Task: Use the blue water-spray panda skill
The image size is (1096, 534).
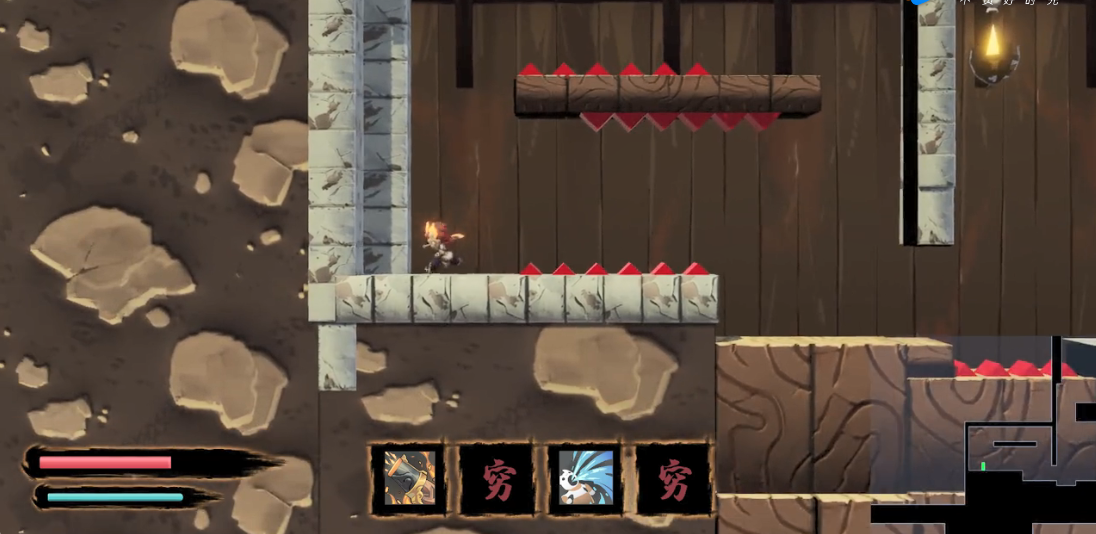Action: (x=585, y=478)
